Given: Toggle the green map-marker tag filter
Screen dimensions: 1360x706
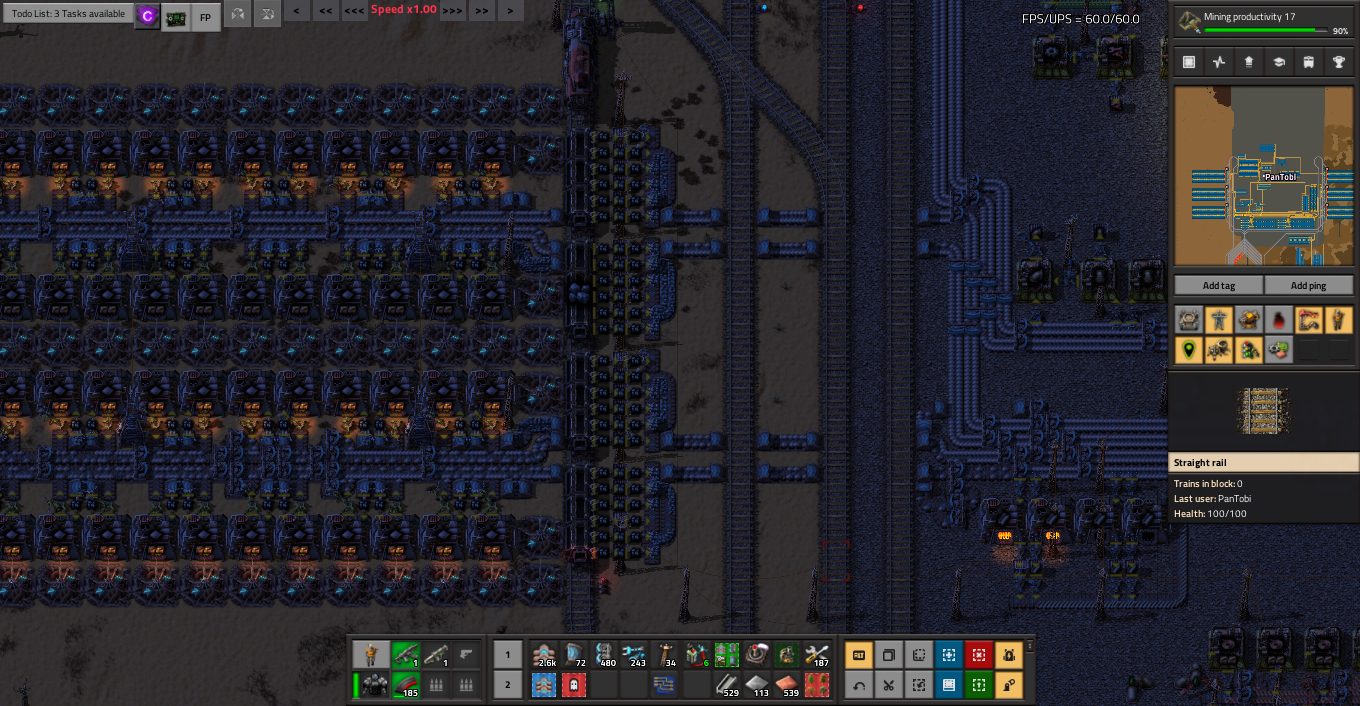Looking at the screenshot, I should pos(1188,349).
